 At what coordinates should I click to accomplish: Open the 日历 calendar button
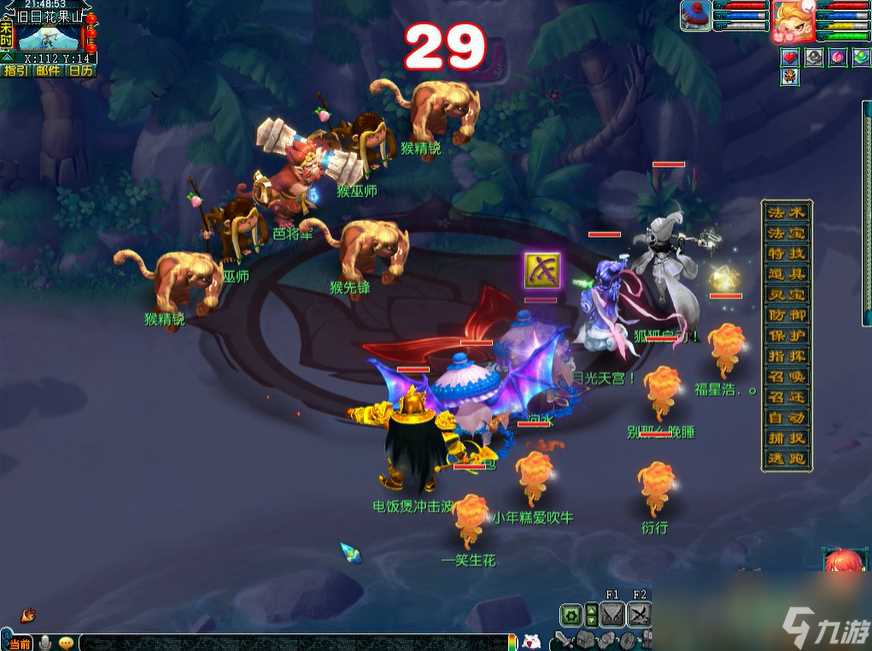(x=80, y=70)
